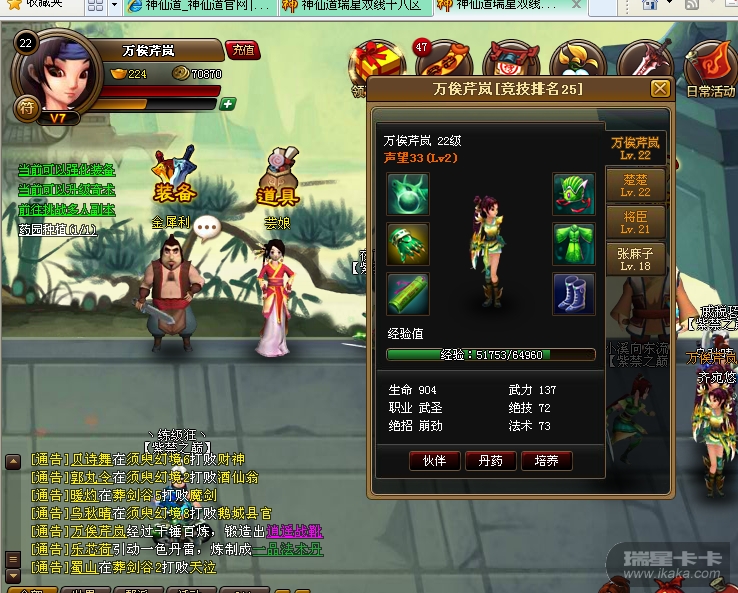Inspect the blue boots equipment slot
Screen dimensions: 738x593
pyautogui.click(x=574, y=294)
